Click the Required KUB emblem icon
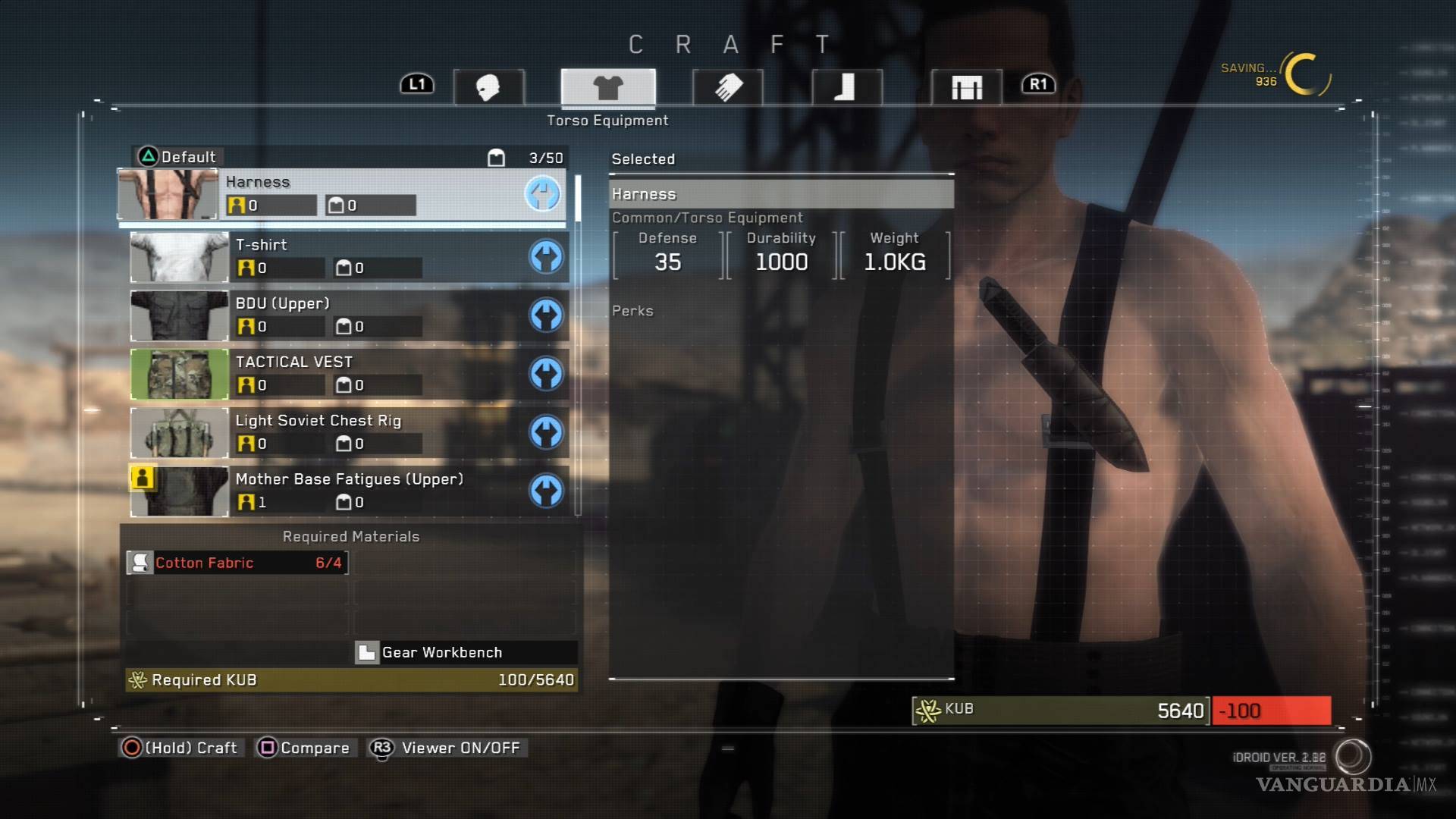This screenshot has width=1456, height=819. (x=138, y=679)
